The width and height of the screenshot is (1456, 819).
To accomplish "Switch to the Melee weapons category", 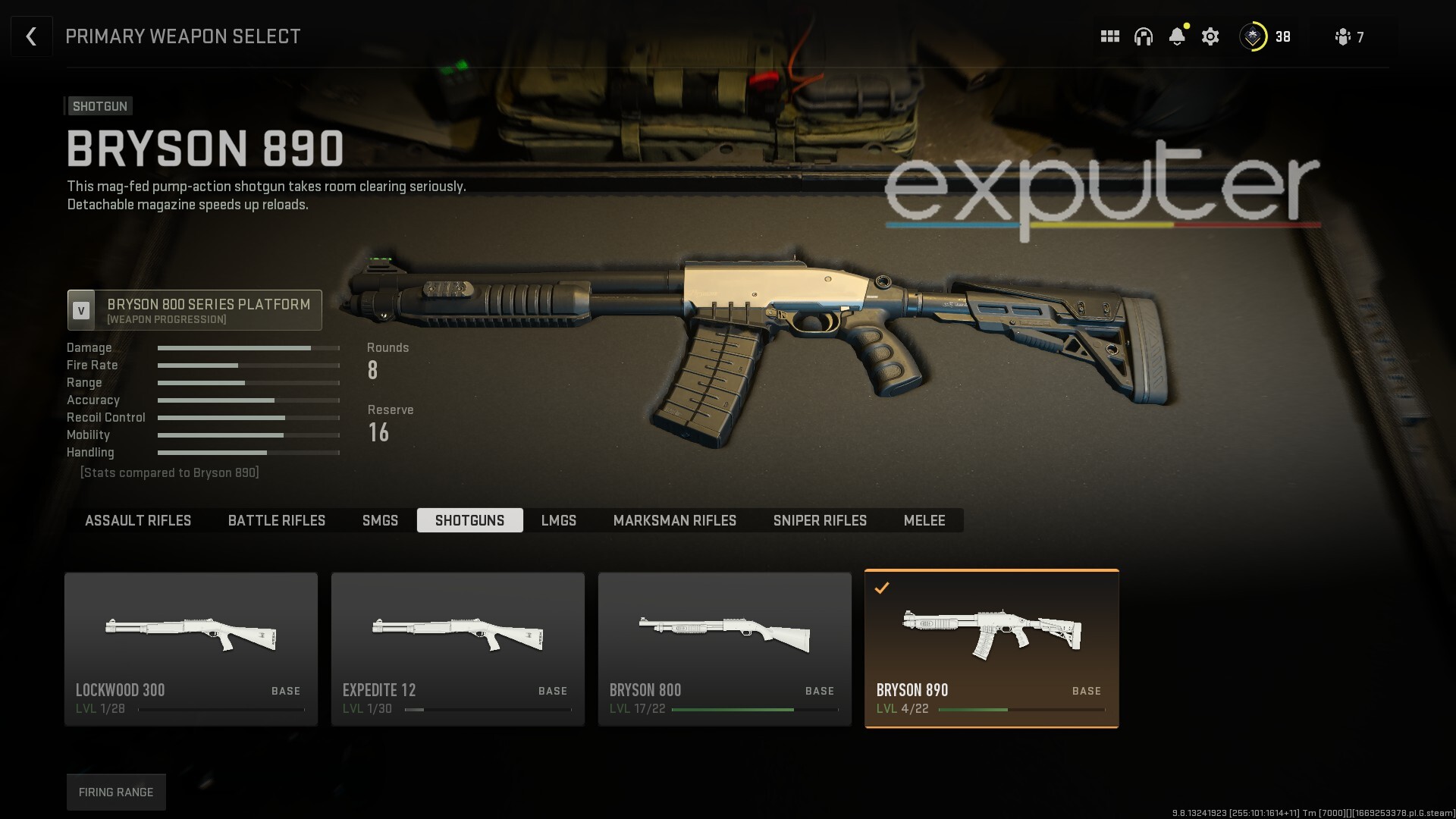I will (924, 520).
